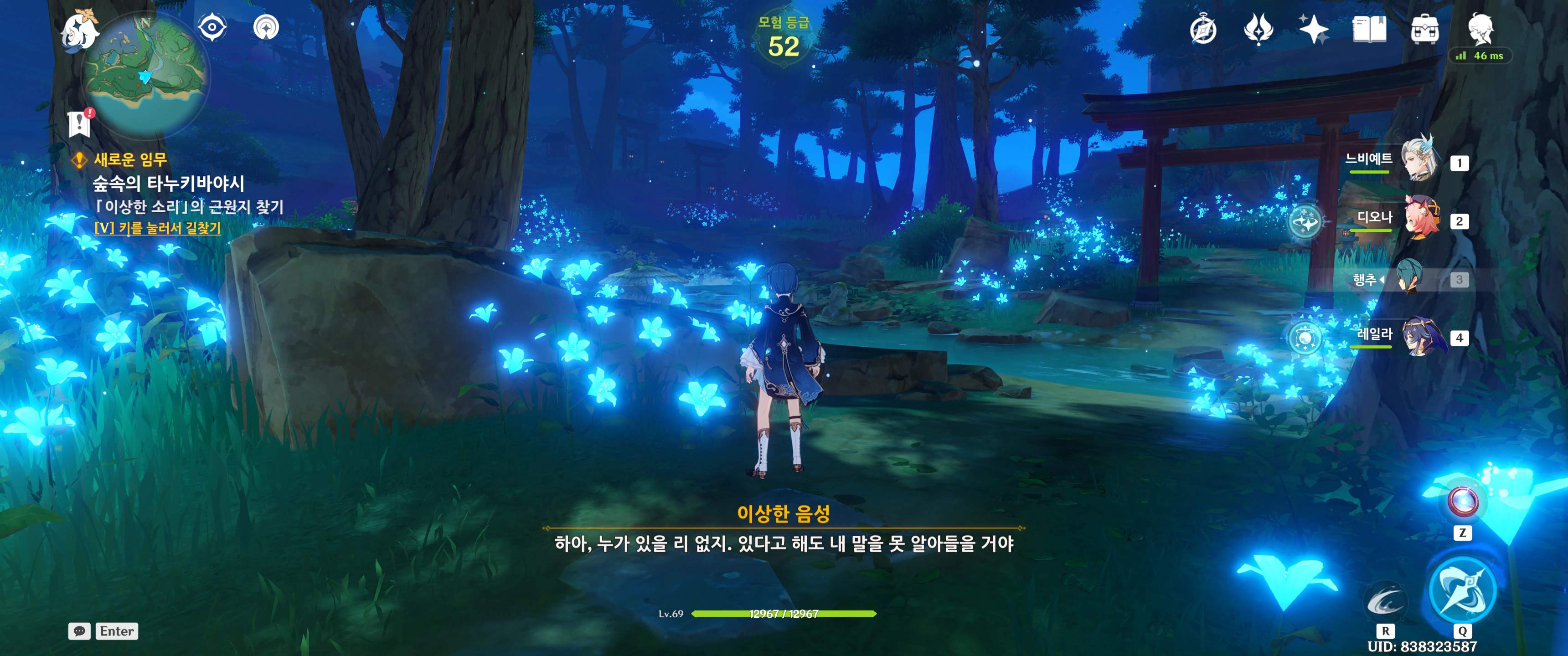This screenshot has width=1568, height=656.
Task: Use the purple gadget orb
Action: click(x=1462, y=502)
